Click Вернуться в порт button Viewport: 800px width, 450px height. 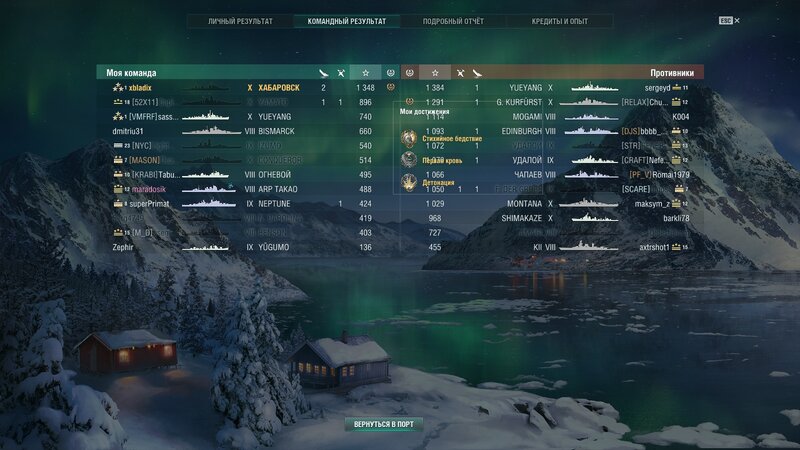click(382, 425)
